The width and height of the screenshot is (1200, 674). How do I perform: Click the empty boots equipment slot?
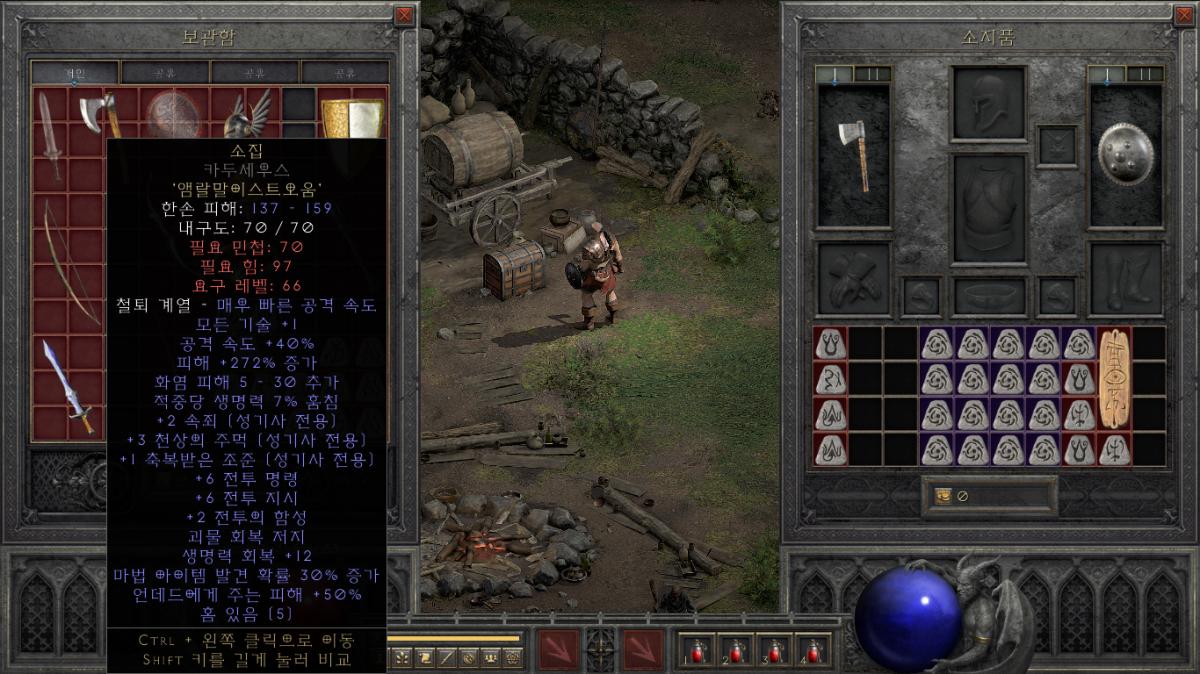click(1125, 279)
